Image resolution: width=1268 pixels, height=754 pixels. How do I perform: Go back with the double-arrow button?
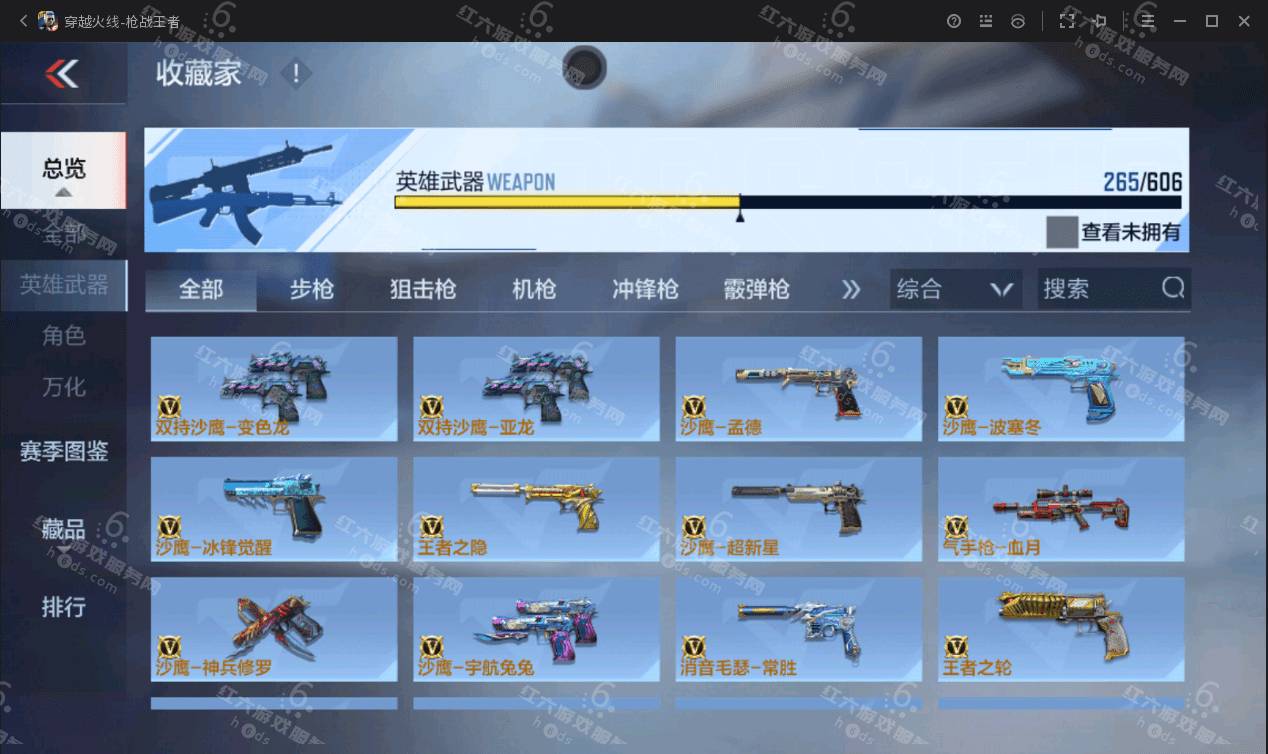pos(62,73)
